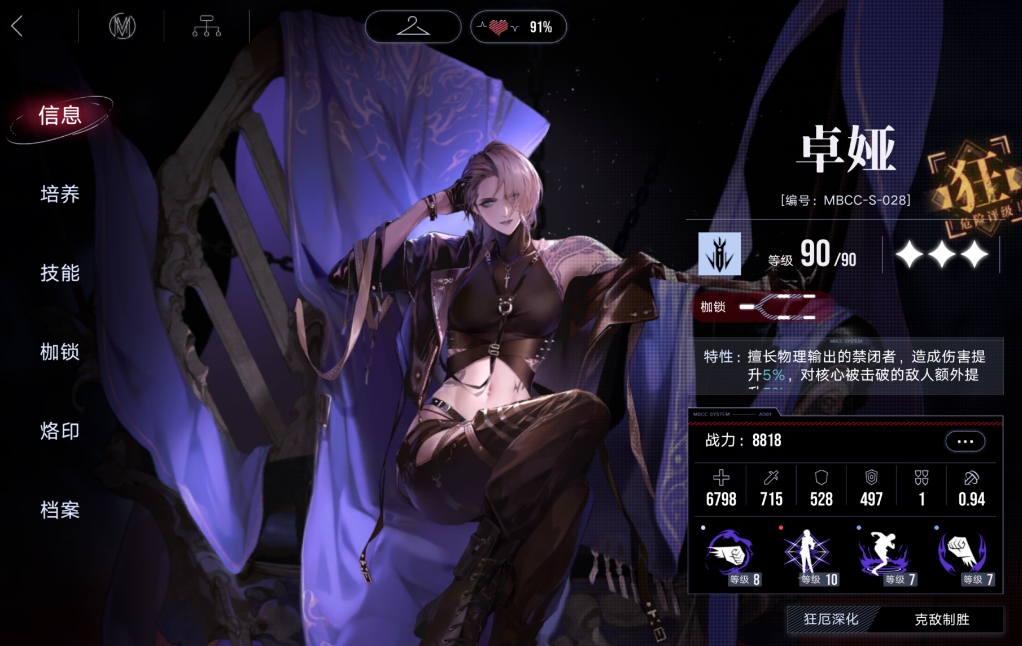1022x646 pixels.
Task: Open the three-dot stat details button
Action: tap(965, 441)
